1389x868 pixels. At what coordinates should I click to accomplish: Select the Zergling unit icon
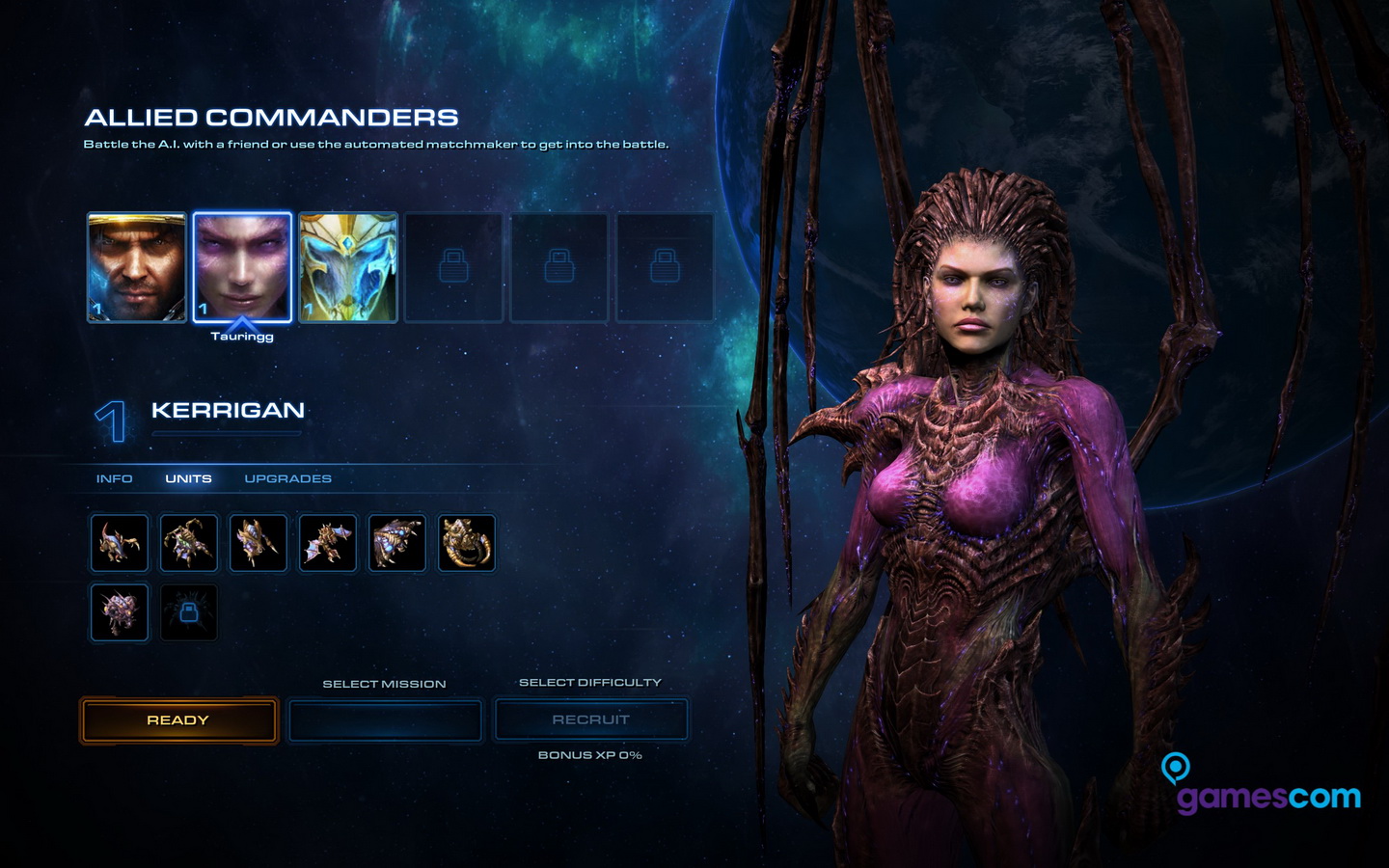pos(120,543)
